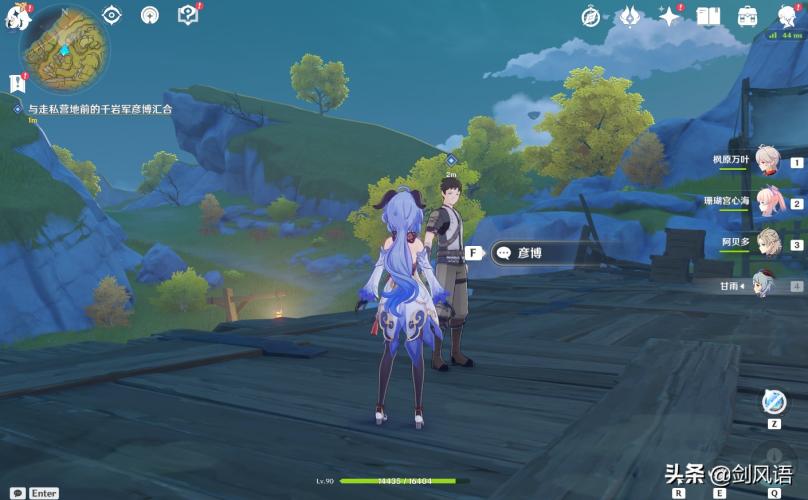Open the chat box speech bubble
This screenshot has width=808, height=500.
coord(17,492)
